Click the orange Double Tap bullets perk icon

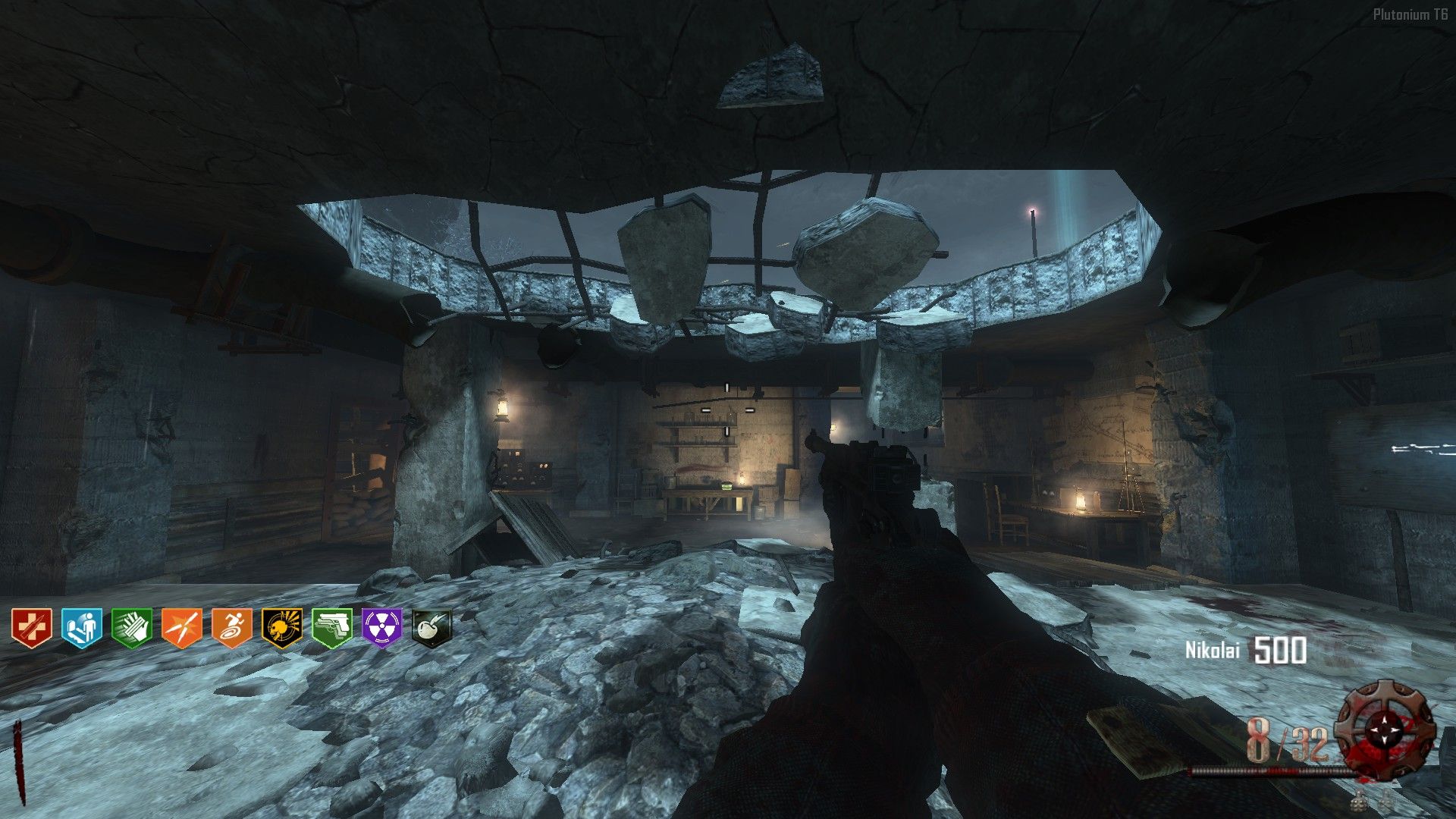tap(182, 629)
